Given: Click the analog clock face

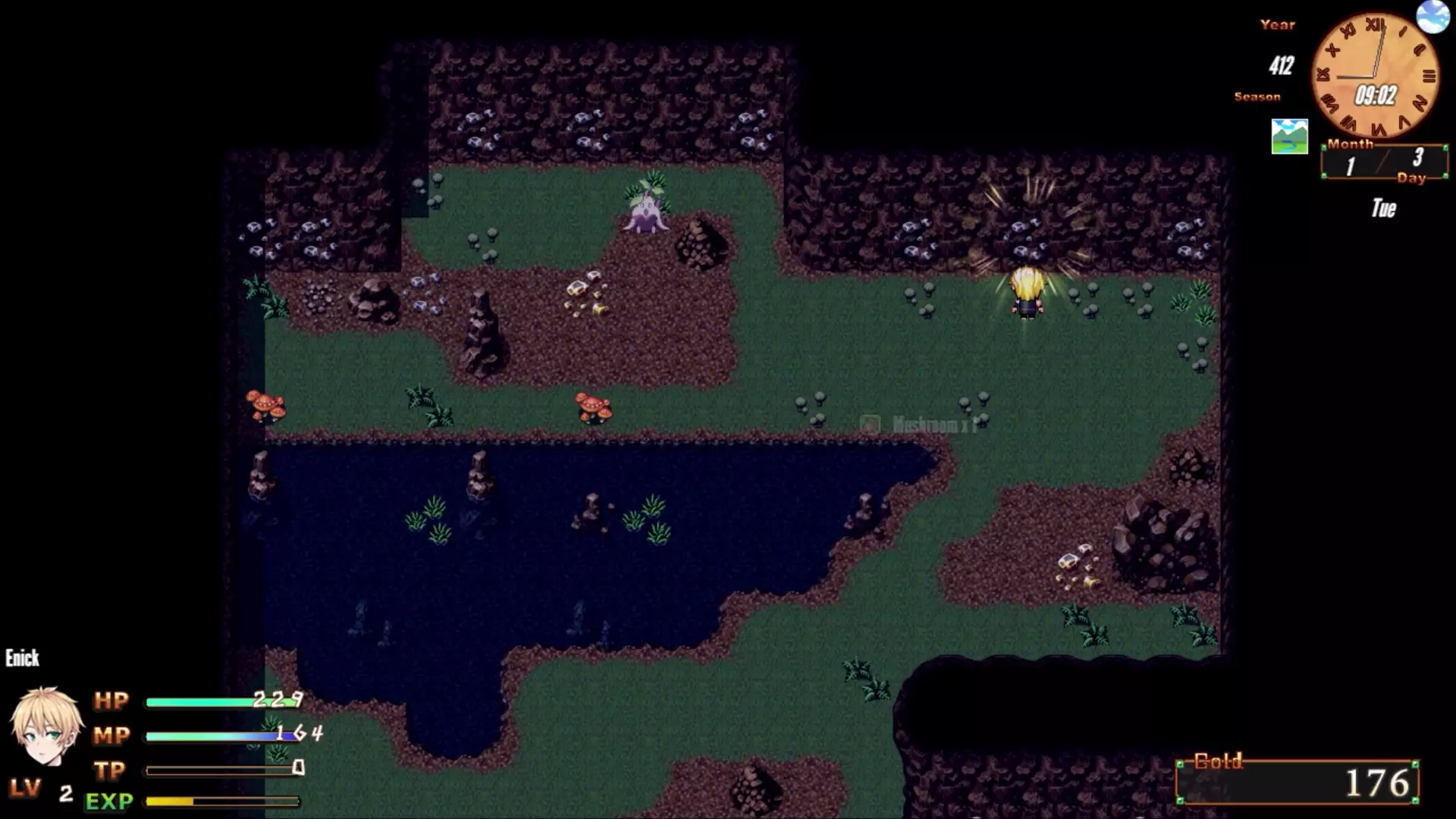Looking at the screenshot, I should [x=1375, y=76].
